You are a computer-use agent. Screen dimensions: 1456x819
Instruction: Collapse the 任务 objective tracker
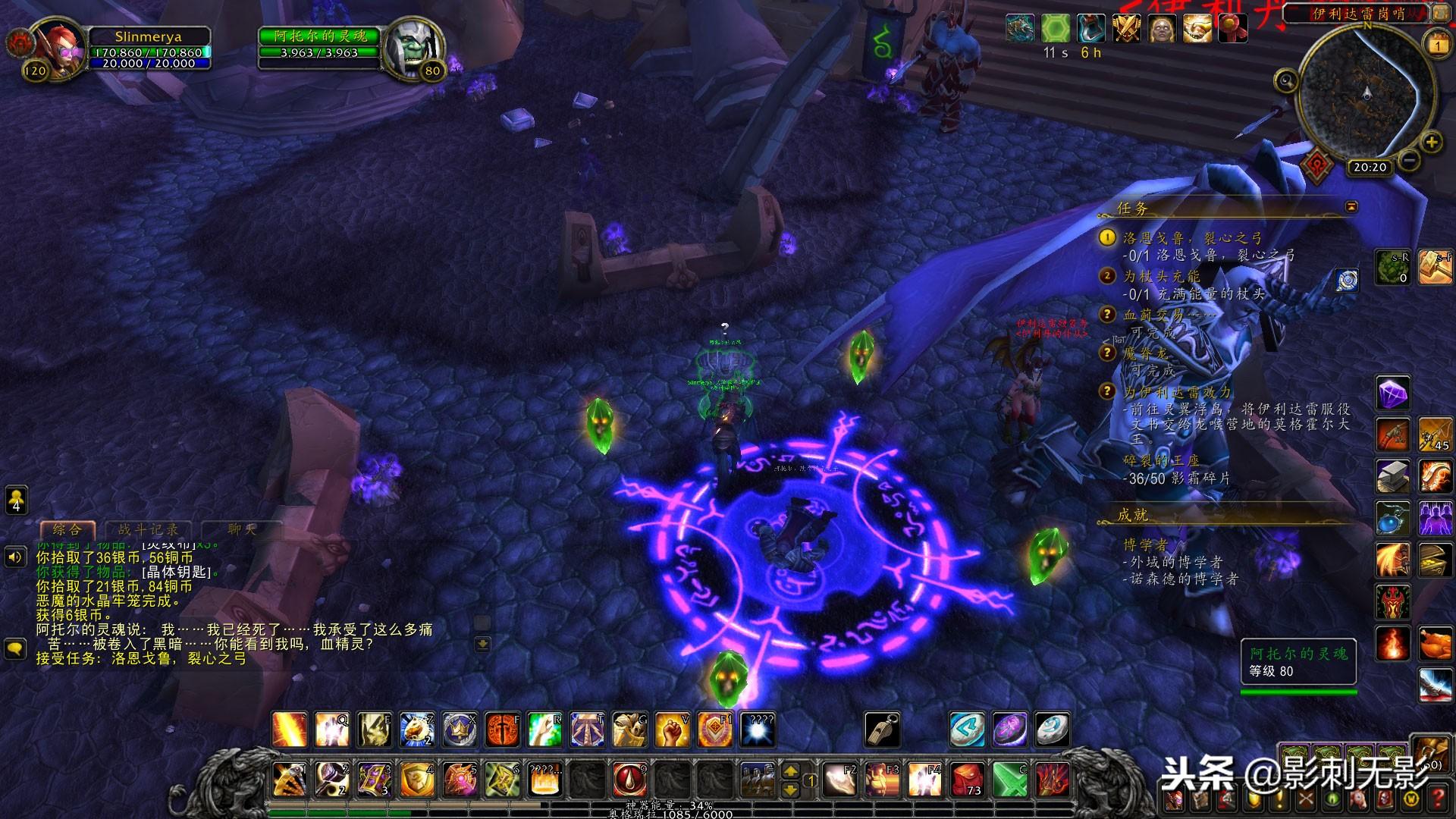click(x=1351, y=206)
